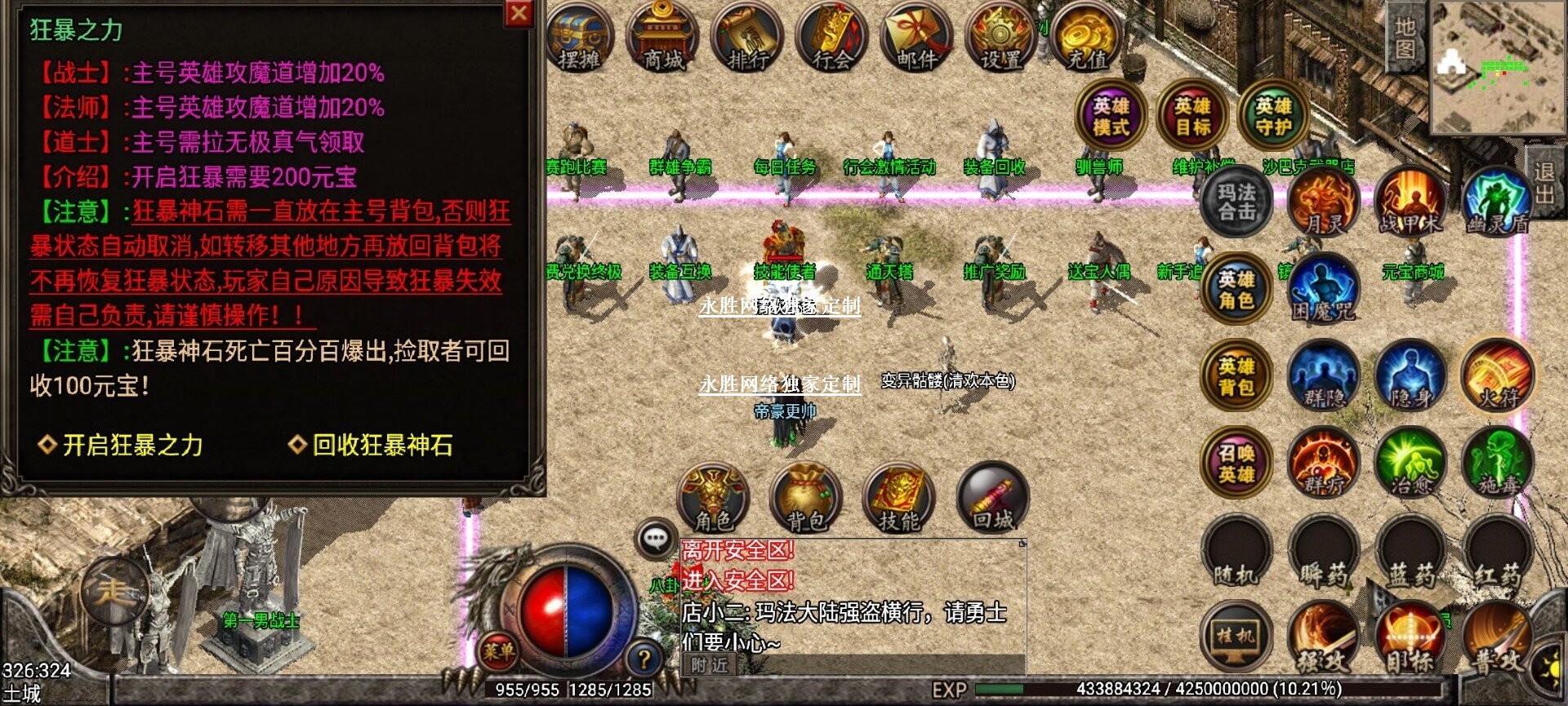Toggle the 英雄模式 hero mode button
1568x706 pixels.
[1111, 116]
